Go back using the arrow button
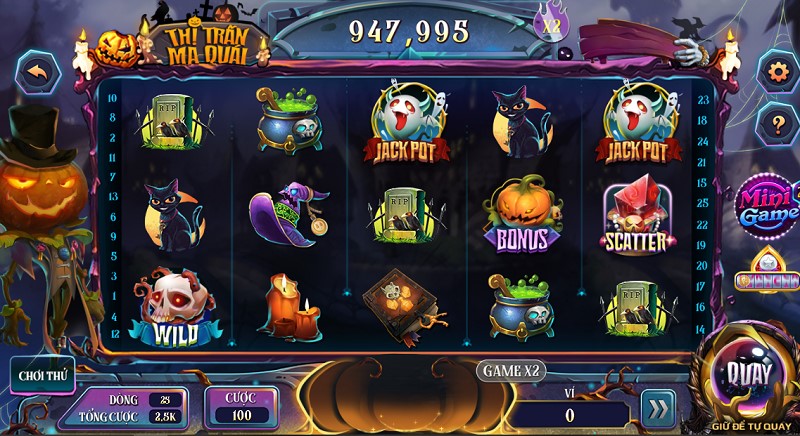Viewport: 800px width, 436px height. coord(38,73)
